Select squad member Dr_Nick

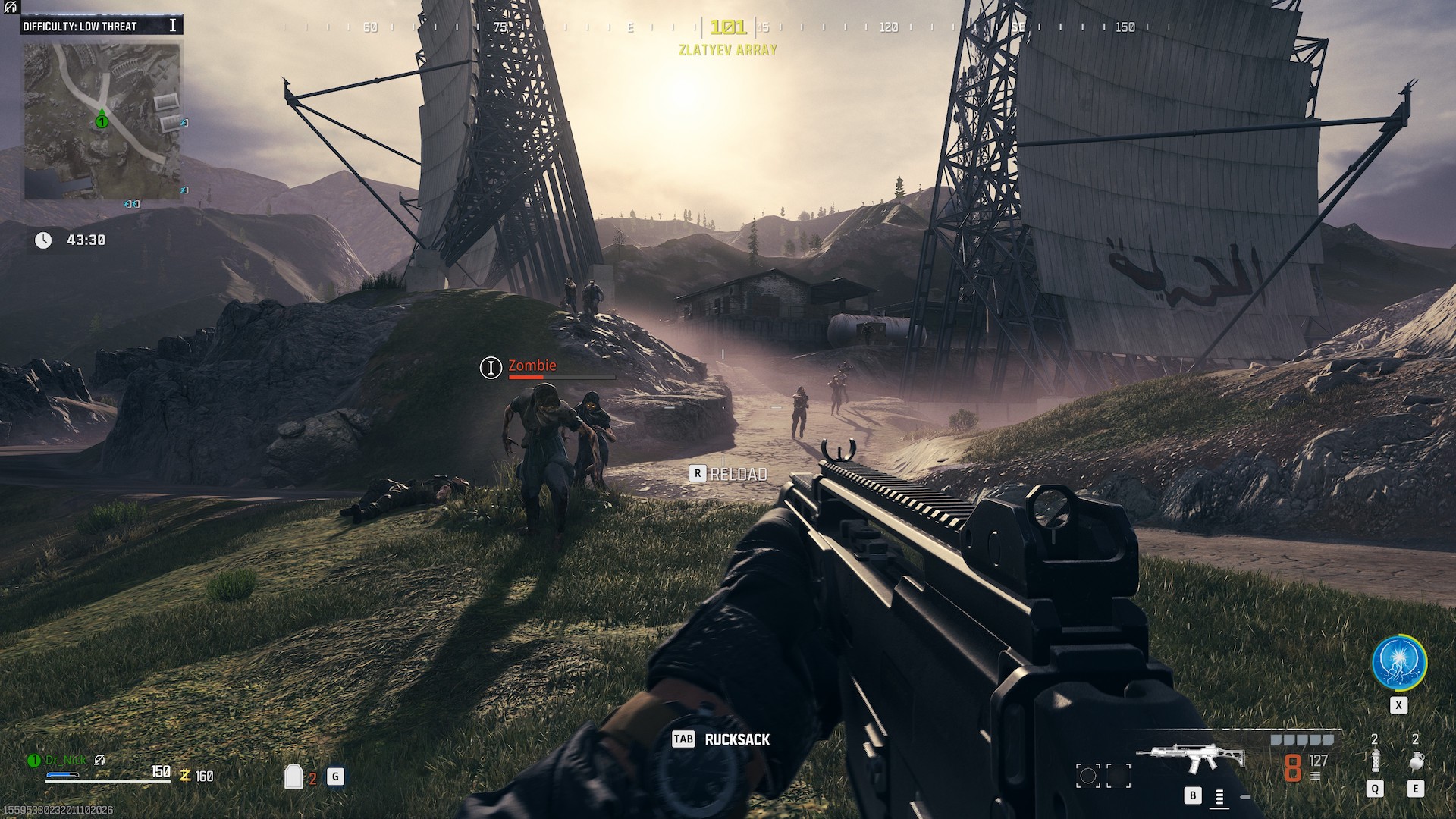(x=66, y=760)
